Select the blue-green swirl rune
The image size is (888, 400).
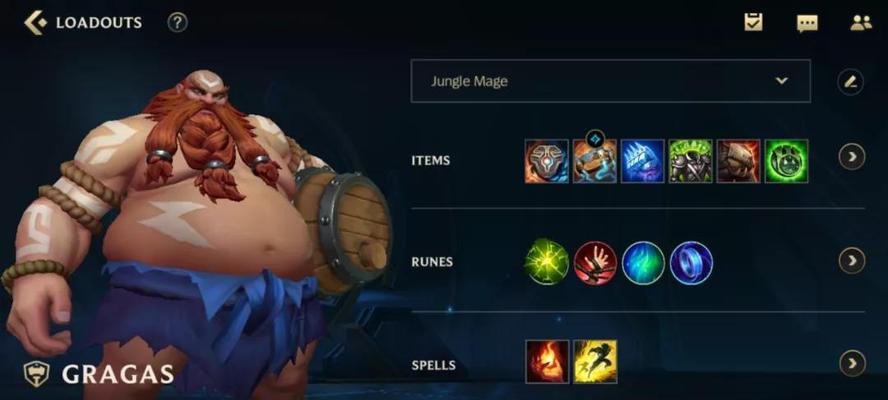[643, 263]
